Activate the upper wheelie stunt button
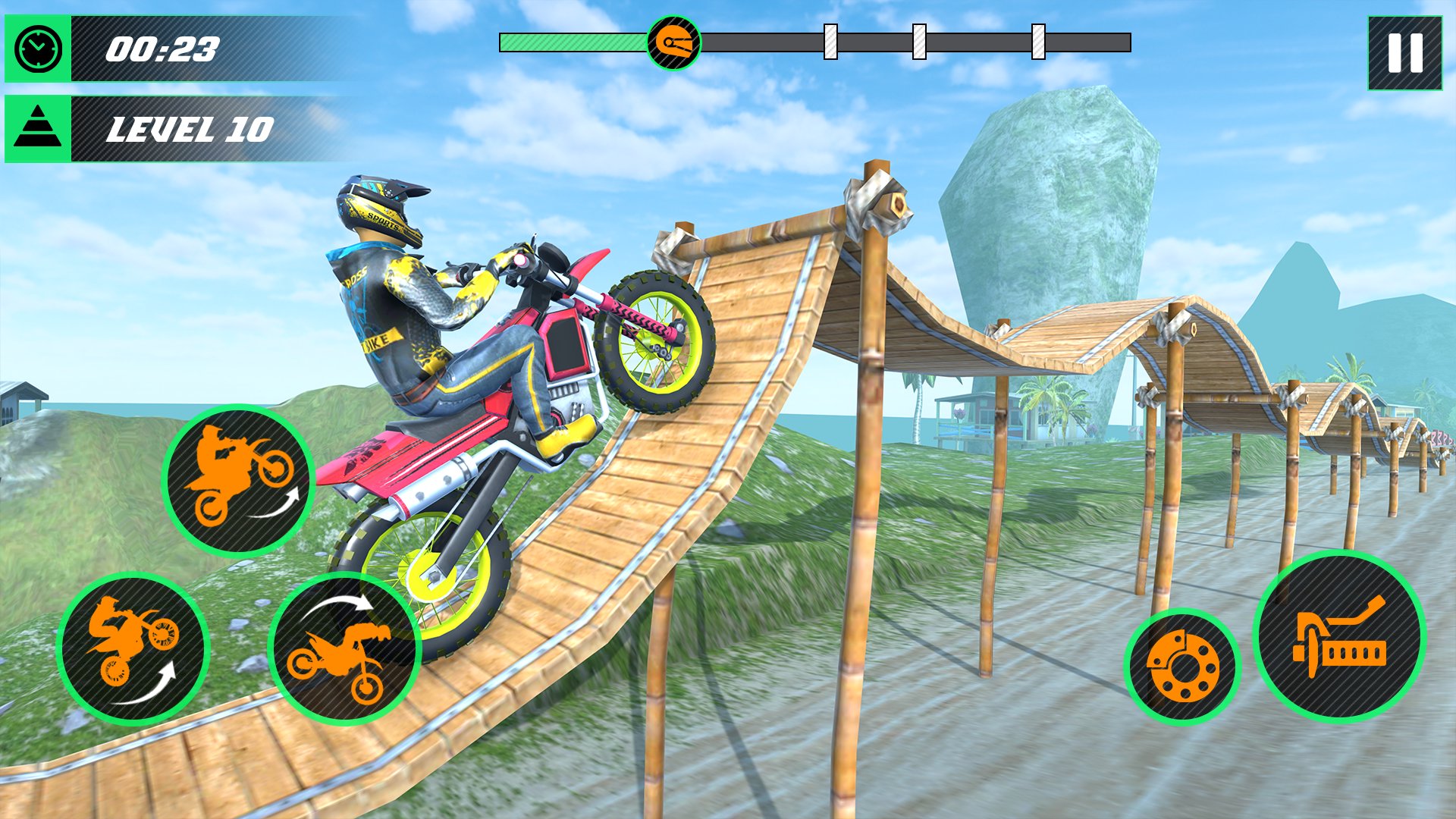The width and height of the screenshot is (1456, 819). click(x=238, y=481)
